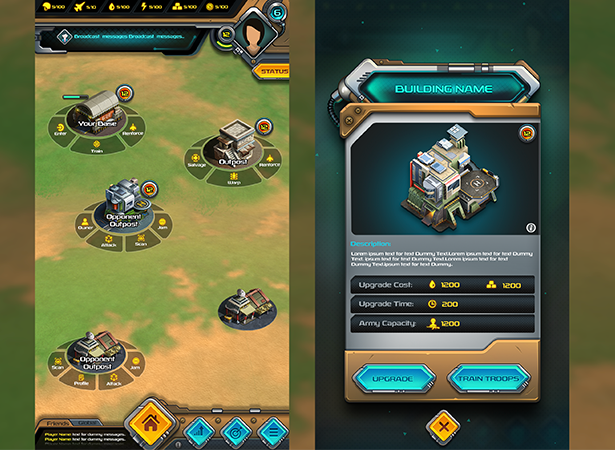Close the building panel with the X
Image resolution: width=615 pixels, height=450 pixels.
click(x=441, y=427)
